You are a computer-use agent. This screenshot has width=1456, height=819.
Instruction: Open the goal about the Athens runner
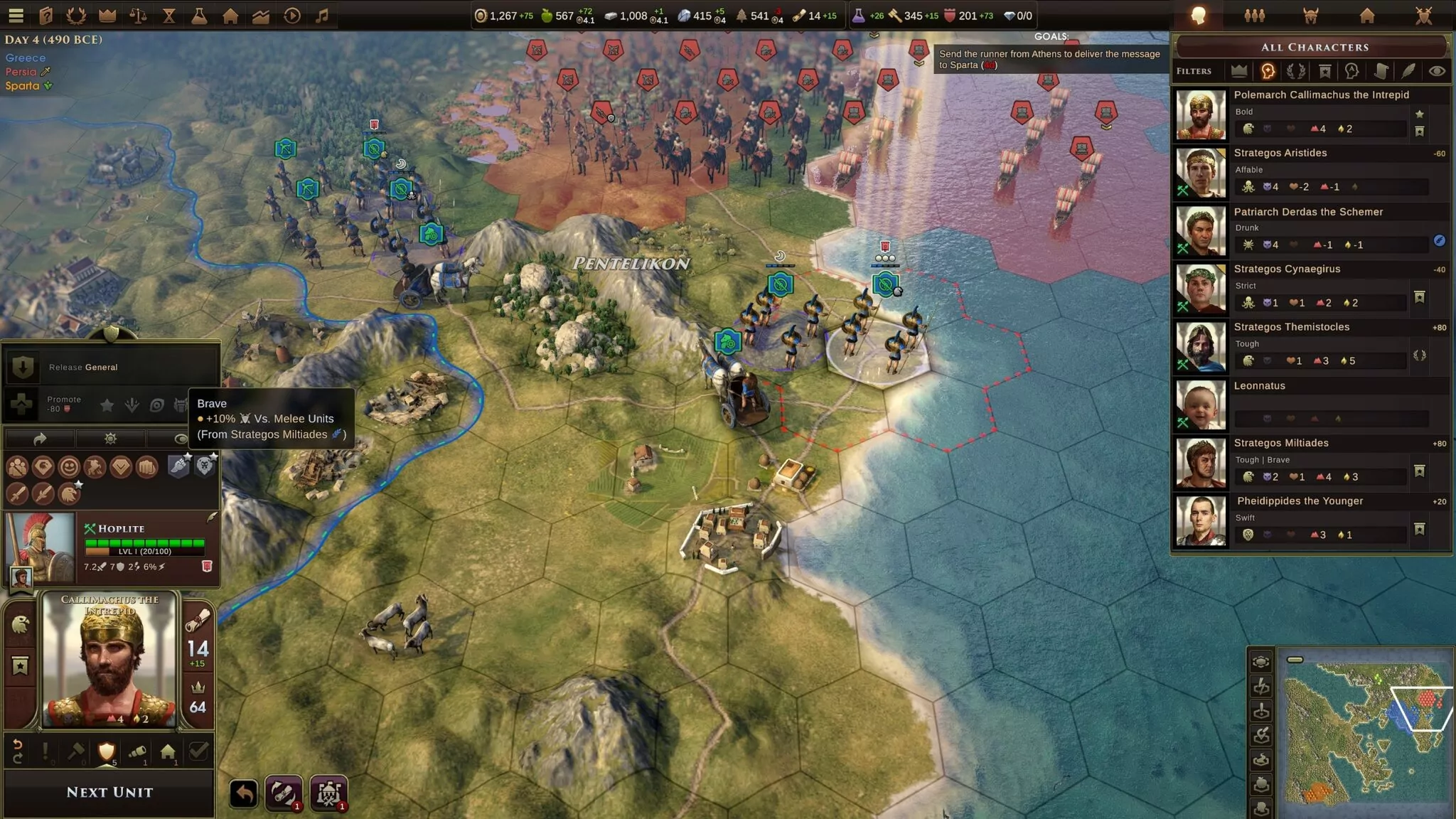pos(1049,59)
